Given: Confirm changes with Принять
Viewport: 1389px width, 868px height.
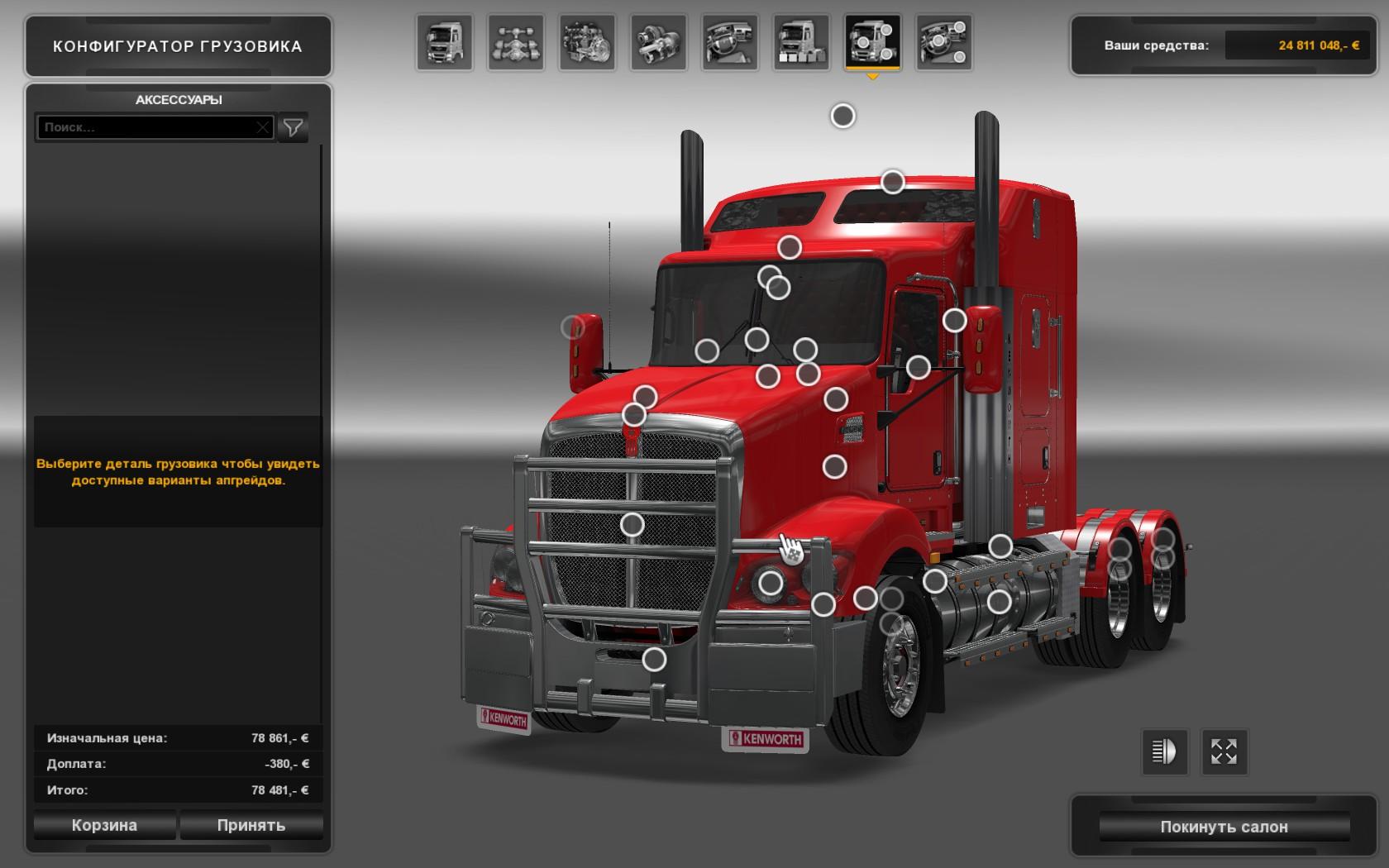Looking at the screenshot, I should pyautogui.click(x=251, y=825).
